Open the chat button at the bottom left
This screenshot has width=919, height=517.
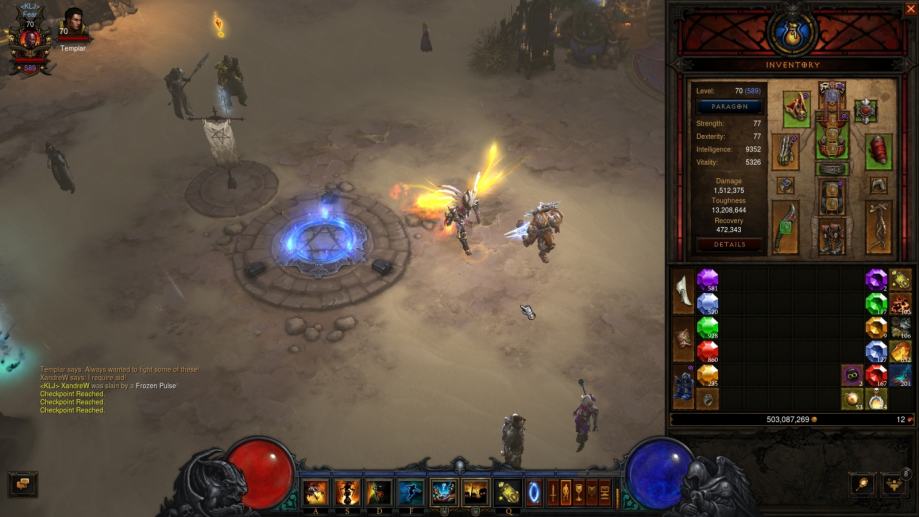pyautogui.click(x=22, y=483)
